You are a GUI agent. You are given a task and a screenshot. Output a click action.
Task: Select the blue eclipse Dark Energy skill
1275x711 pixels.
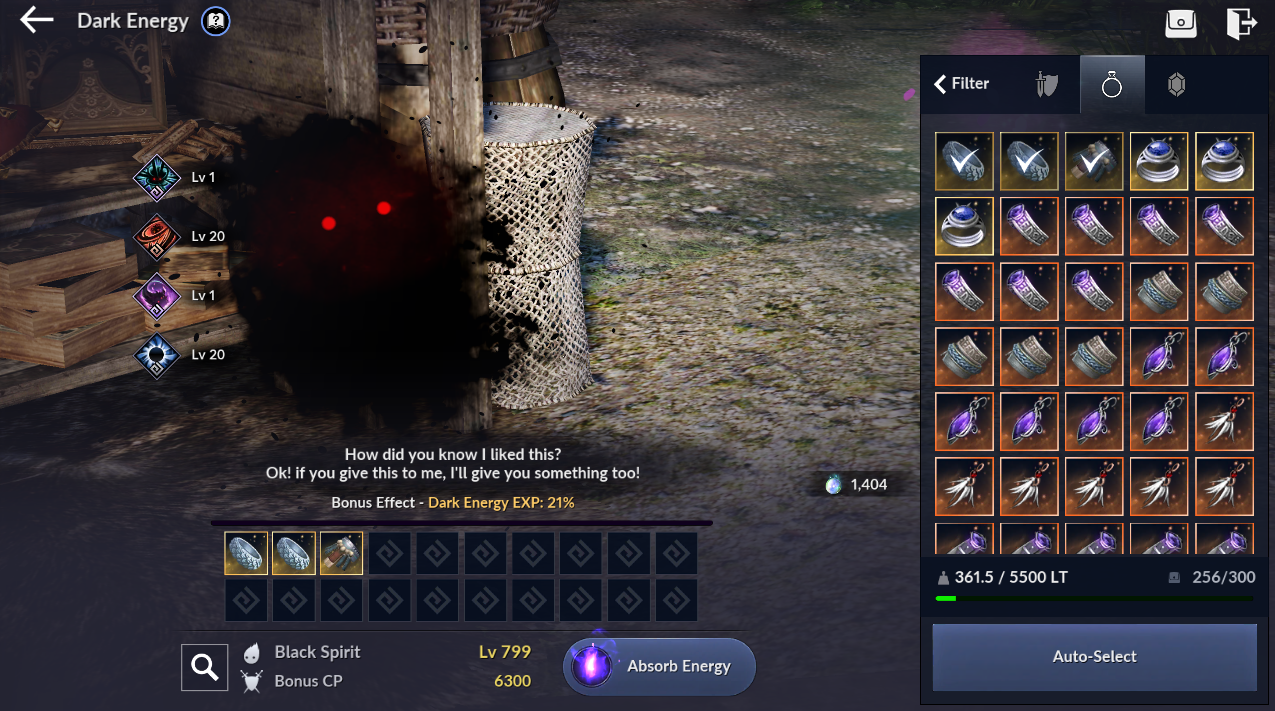pyautogui.click(x=157, y=355)
